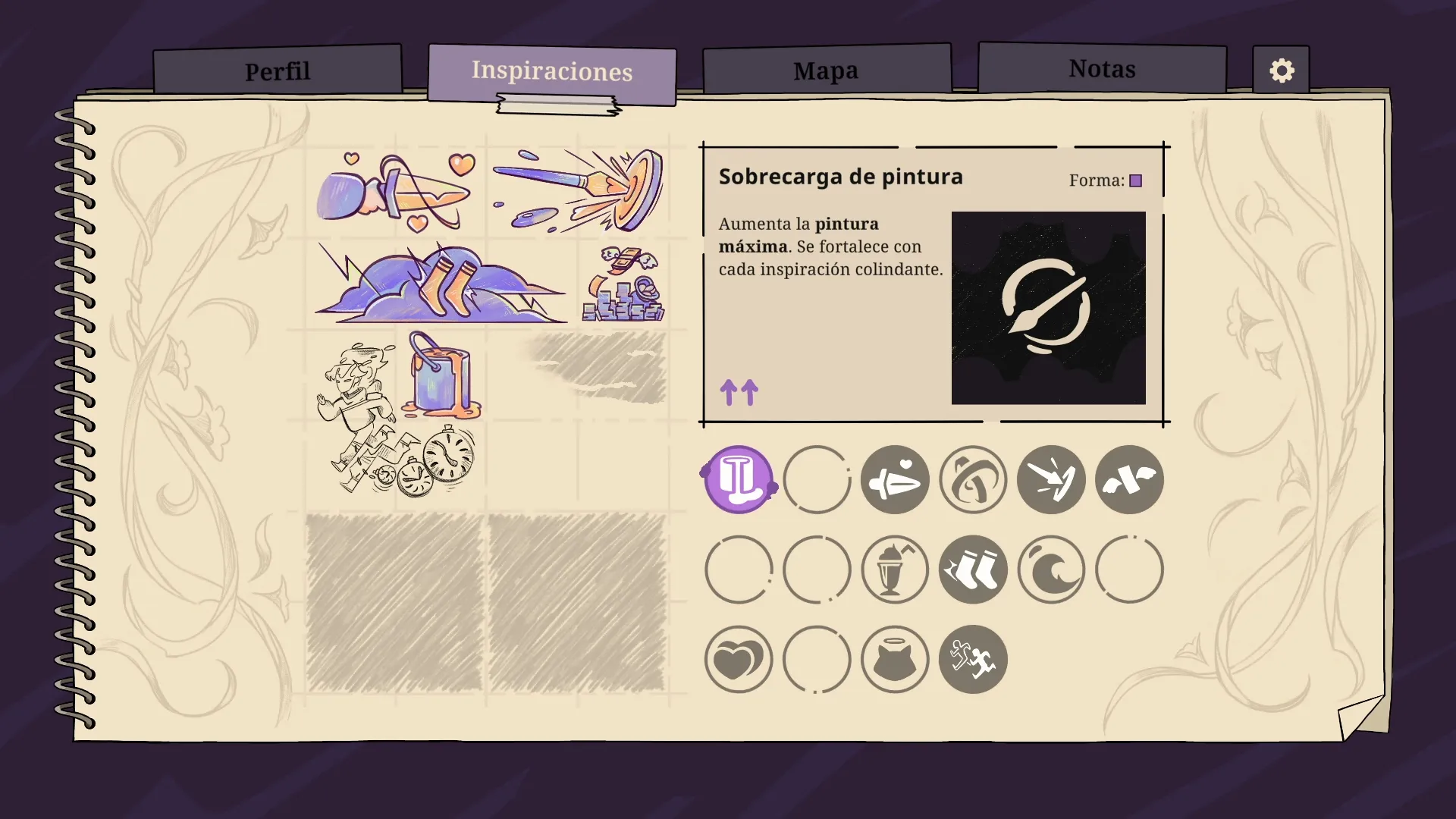
Task: Choose the winged bandage inspiration icon
Action: (1129, 479)
